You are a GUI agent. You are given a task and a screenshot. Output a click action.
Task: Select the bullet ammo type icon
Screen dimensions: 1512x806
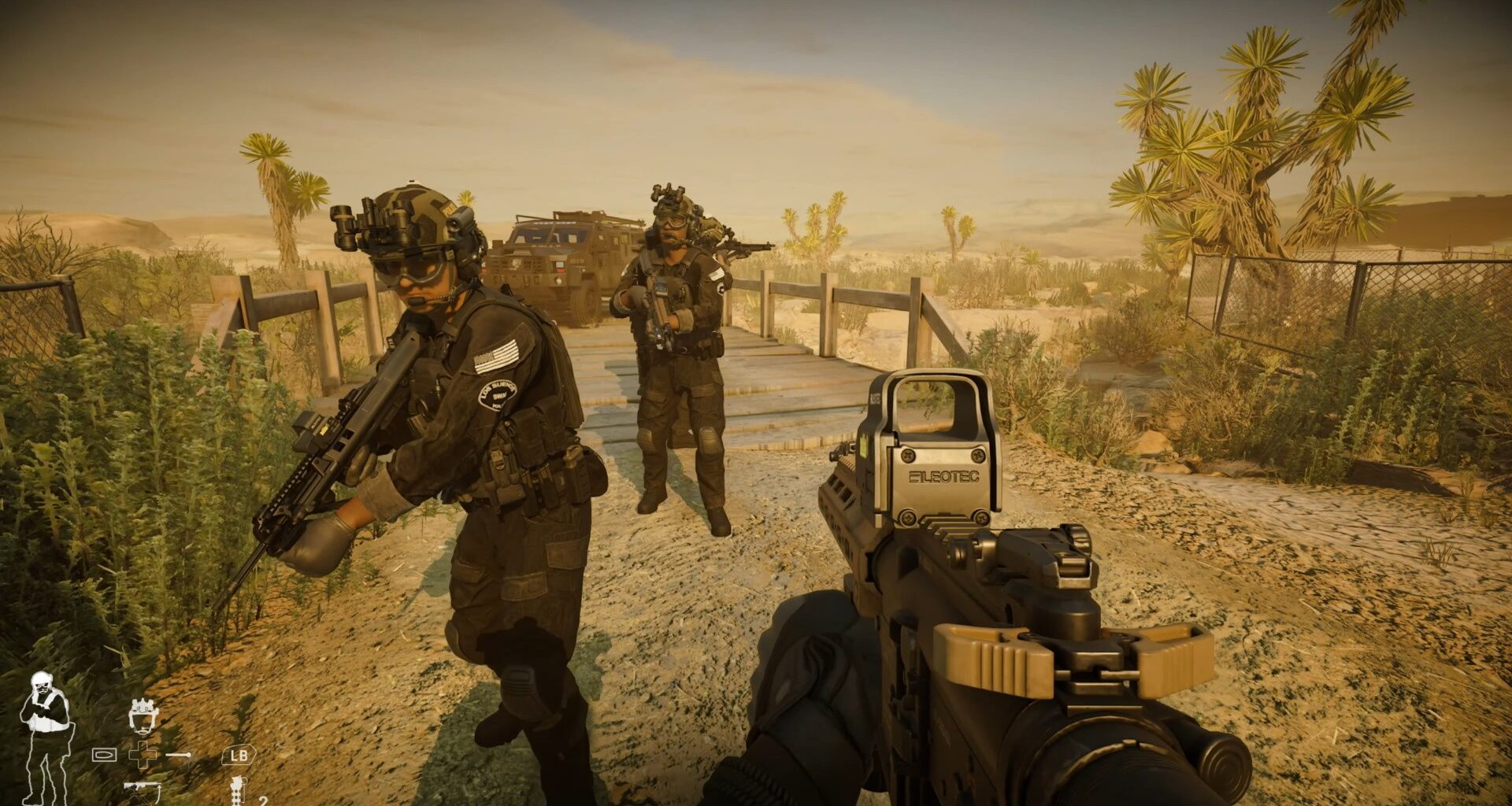104,755
